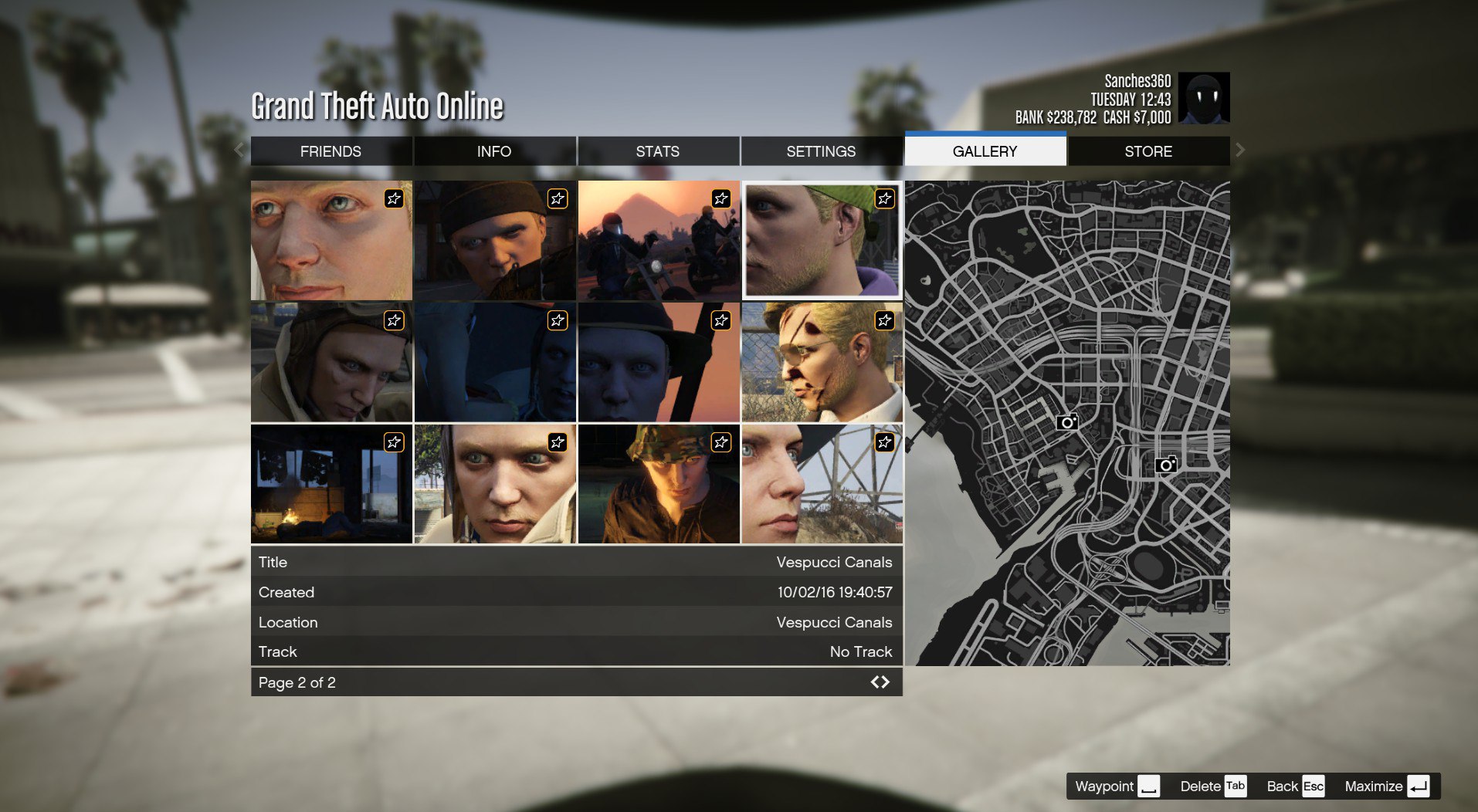Screen dimensions: 1478x812
Task: Open the motorcycle riders sunset photo
Action: pos(658,240)
